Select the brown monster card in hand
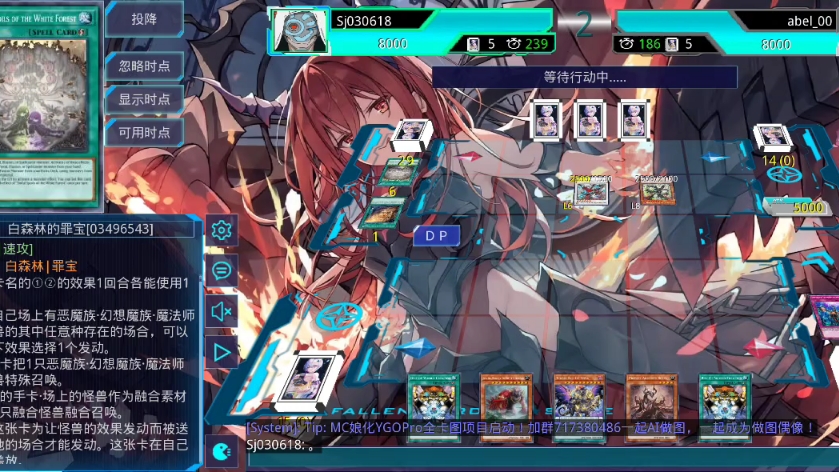This screenshot has height=472, width=839. click(x=651, y=398)
